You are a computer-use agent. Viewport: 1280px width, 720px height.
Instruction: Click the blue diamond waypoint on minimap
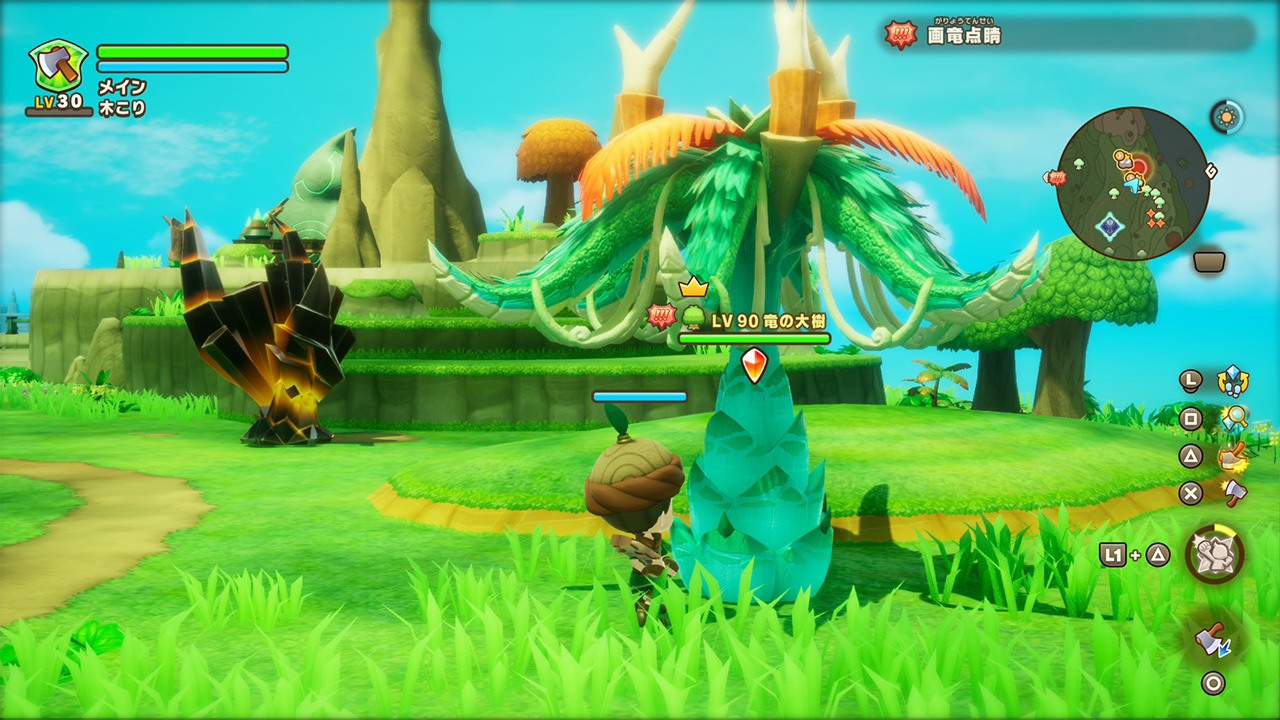tap(1108, 226)
